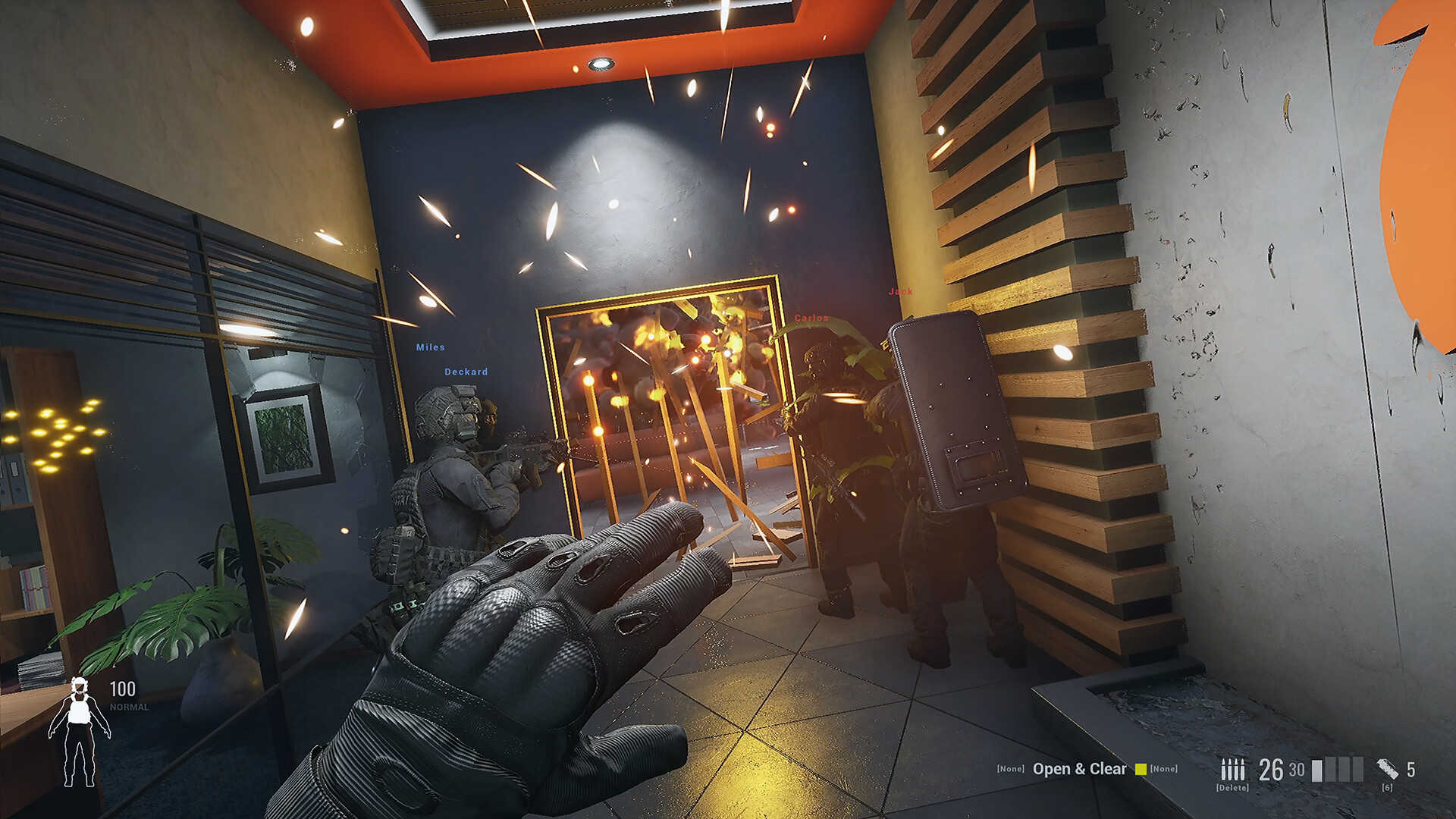The image size is (1456, 819).
Task: Select the Open & Clear squad command
Action: coord(1078,769)
